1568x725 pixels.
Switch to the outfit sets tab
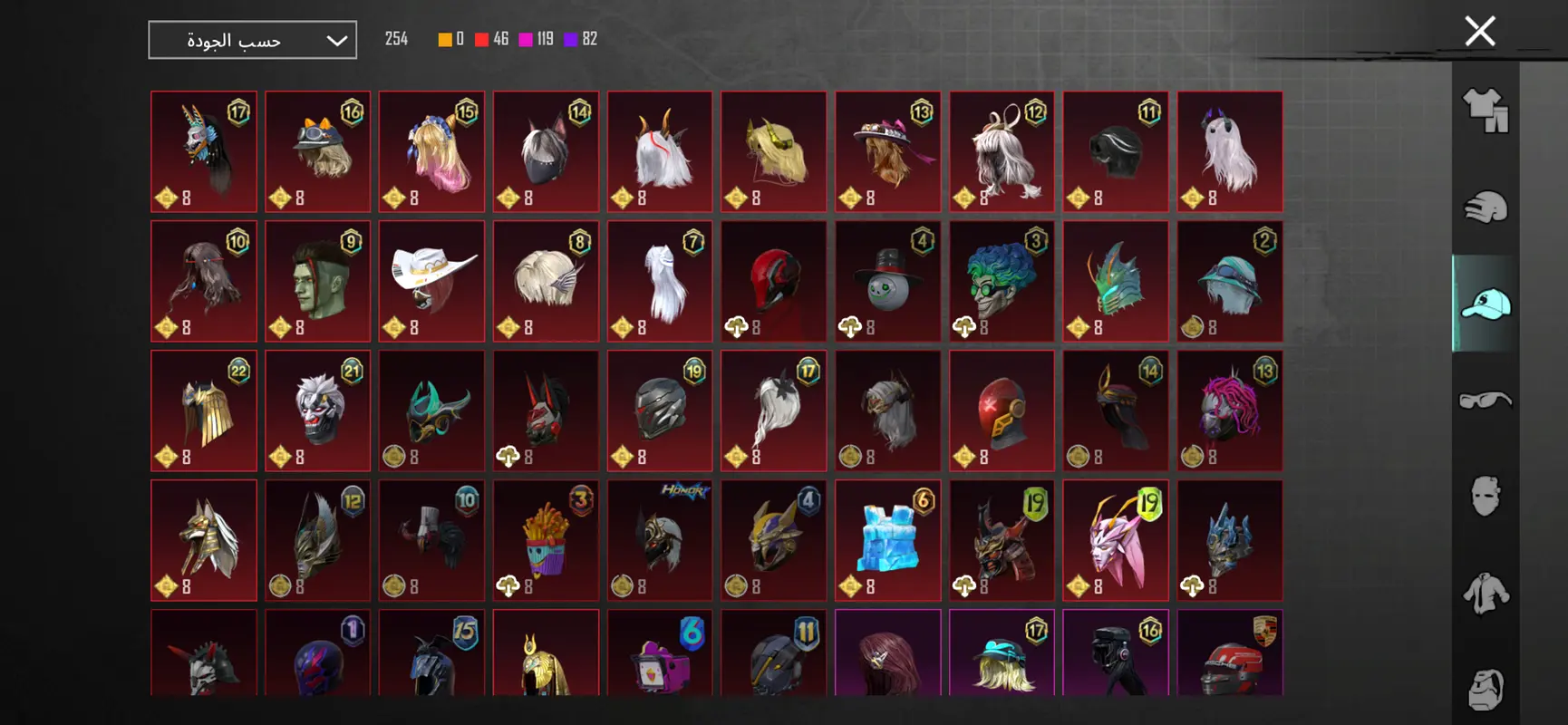(1486, 111)
